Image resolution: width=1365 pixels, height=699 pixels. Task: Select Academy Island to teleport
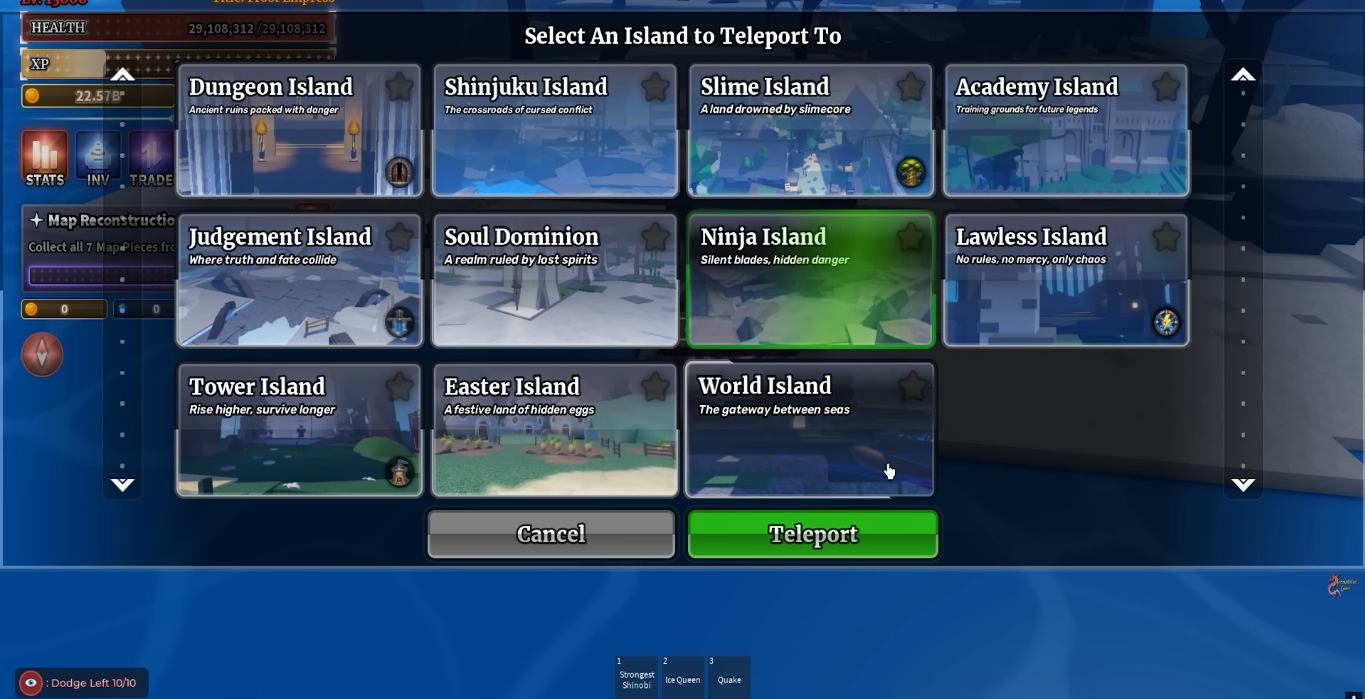click(x=1066, y=140)
